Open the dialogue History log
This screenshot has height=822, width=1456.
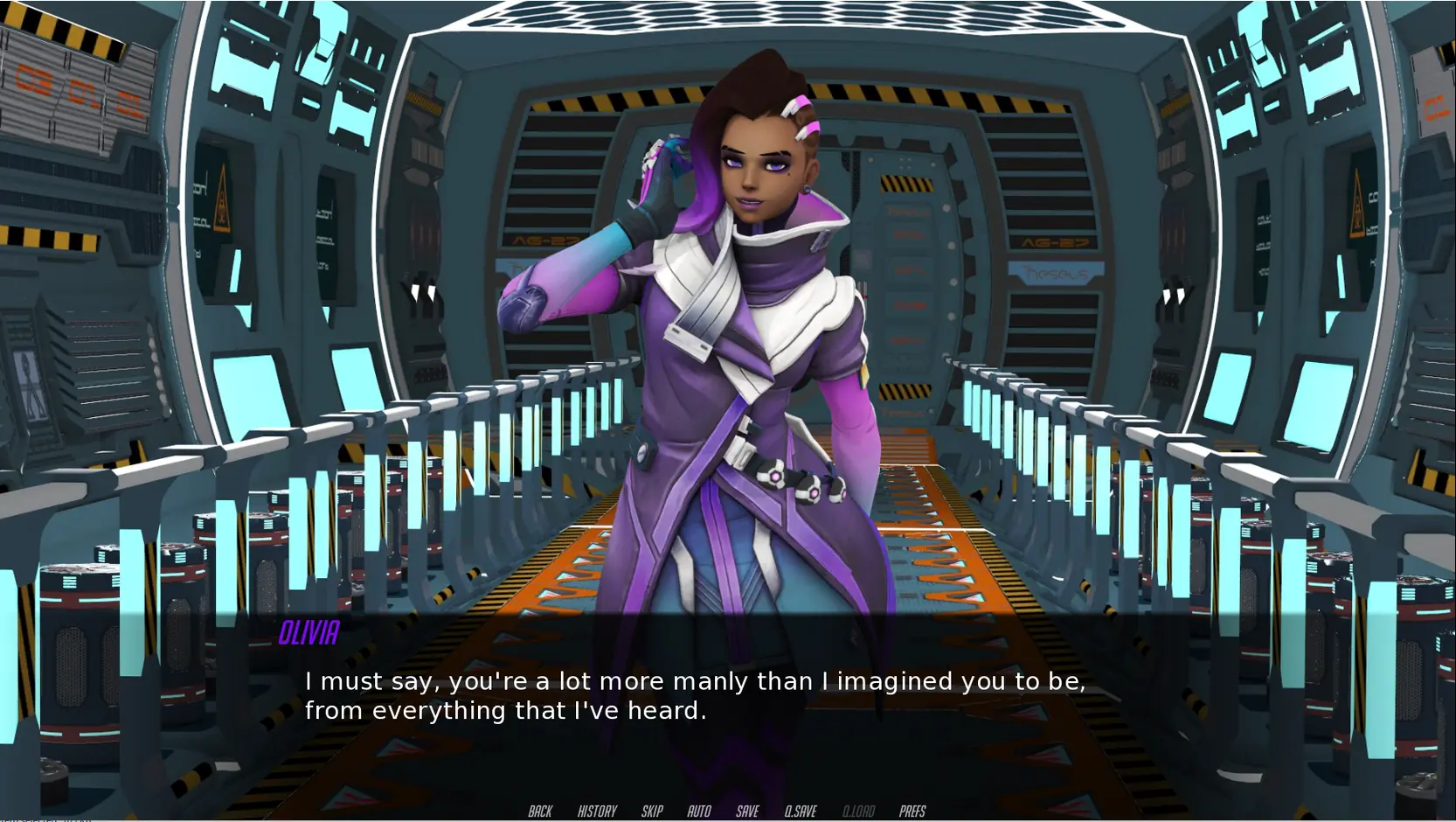(597, 812)
